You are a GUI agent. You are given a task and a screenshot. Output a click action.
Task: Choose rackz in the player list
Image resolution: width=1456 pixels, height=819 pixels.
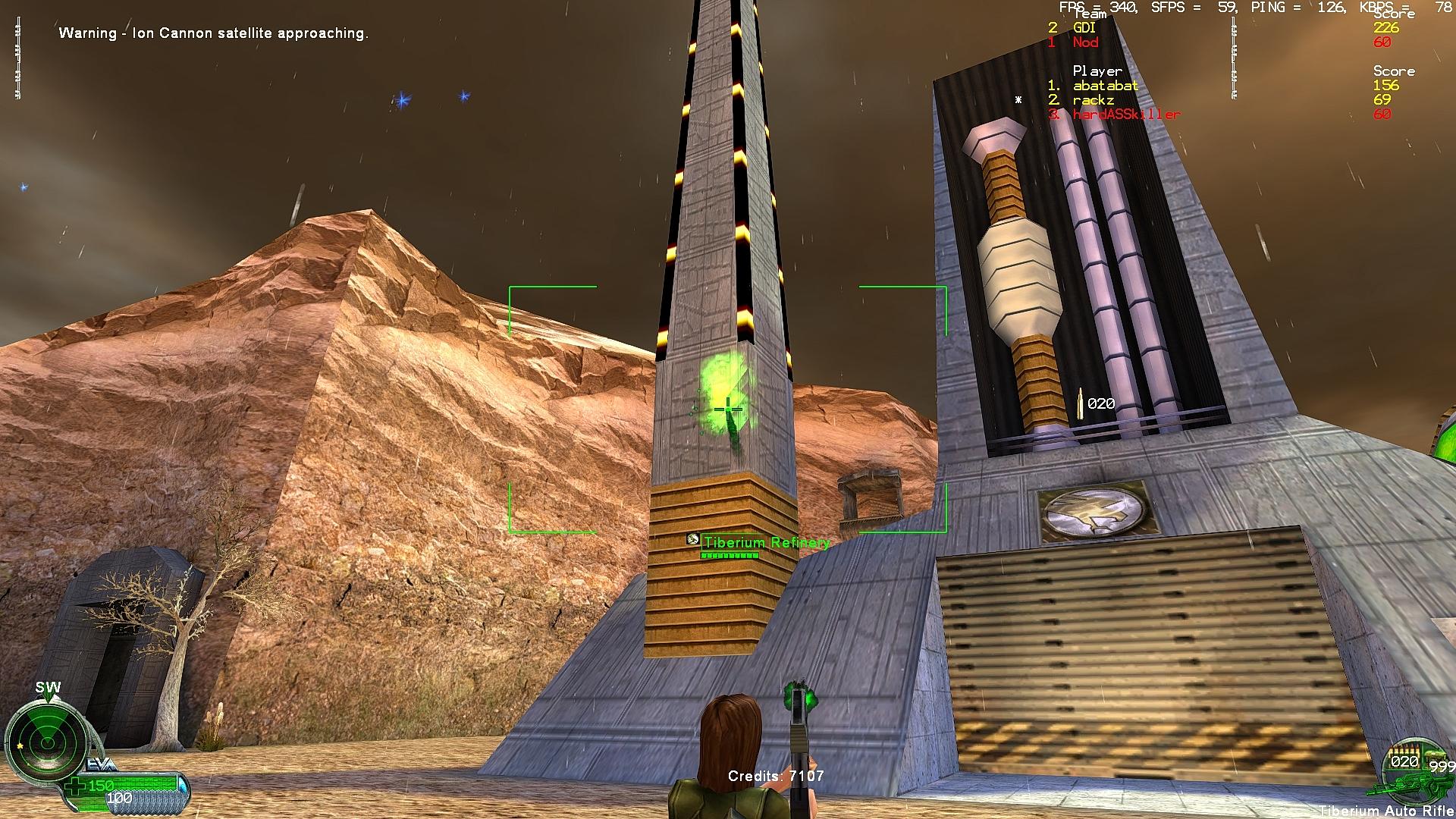coord(1093,100)
